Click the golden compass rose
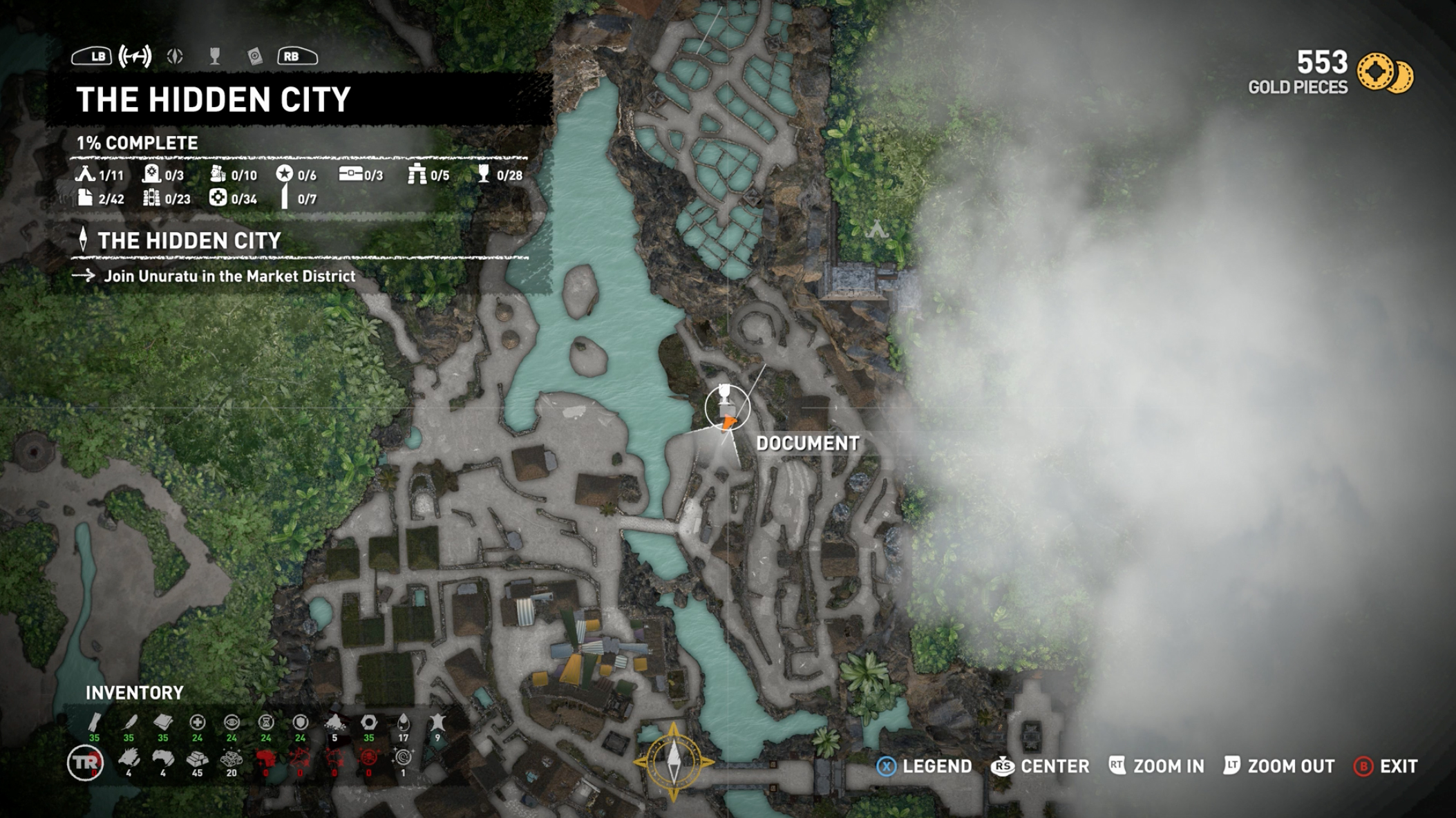Screen dimensions: 1456x818 point(674,761)
